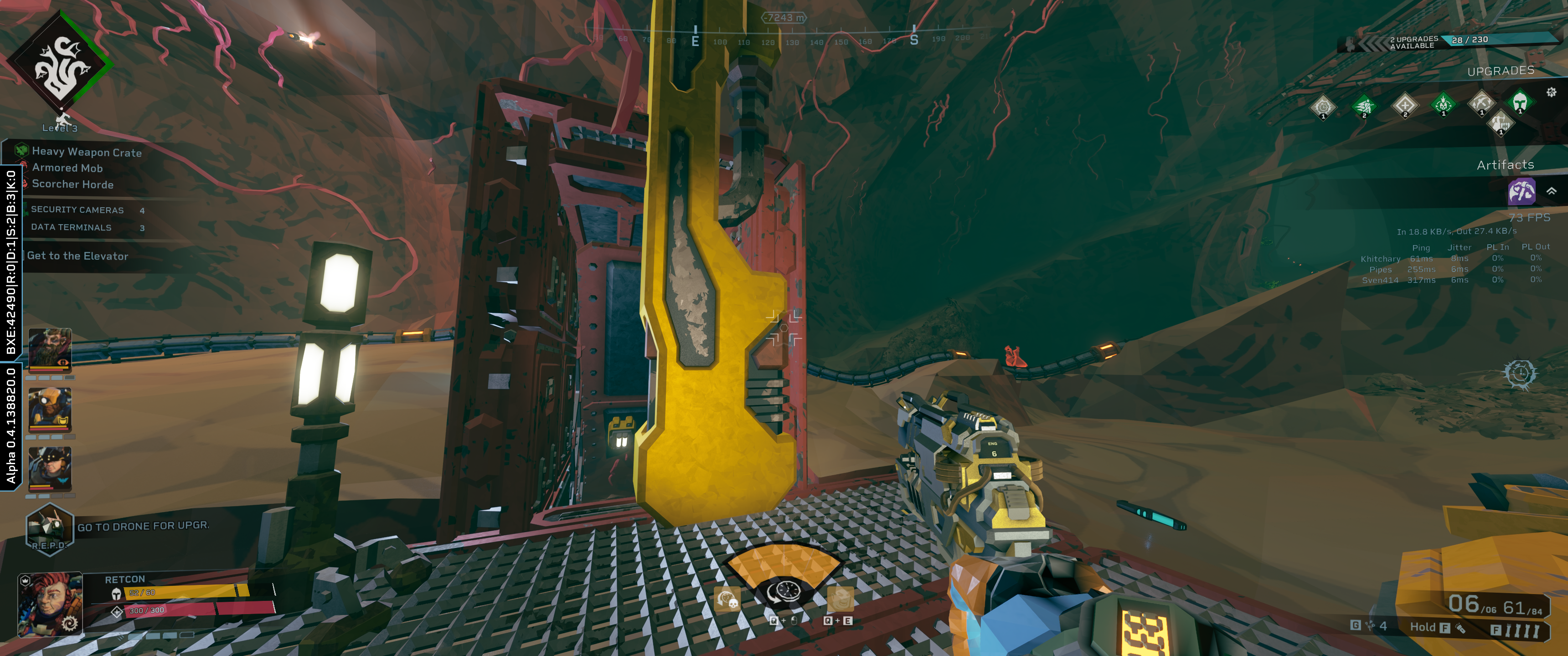Select the plus-sign diamond upgrade icon
The width and height of the screenshot is (1568, 656).
pos(1404,105)
